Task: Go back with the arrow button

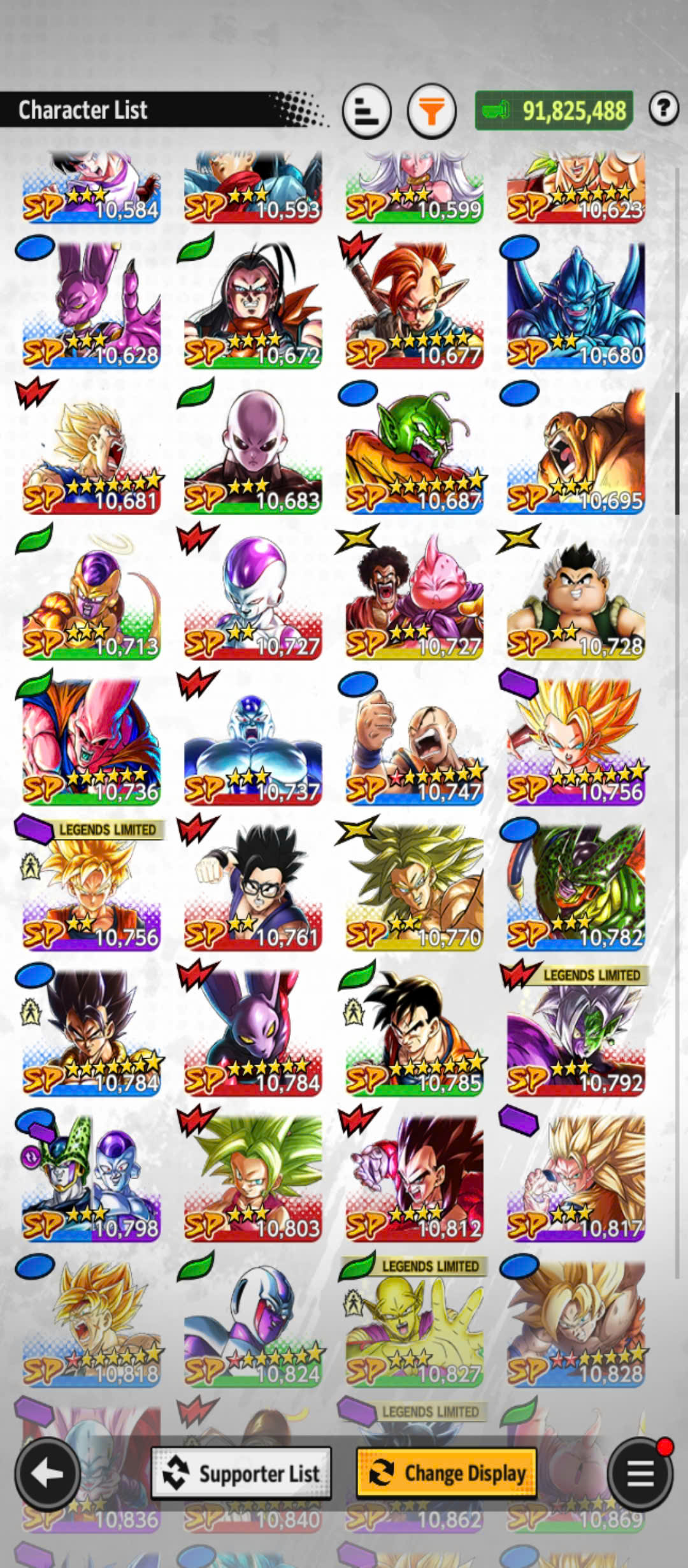Action: tap(47, 1473)
